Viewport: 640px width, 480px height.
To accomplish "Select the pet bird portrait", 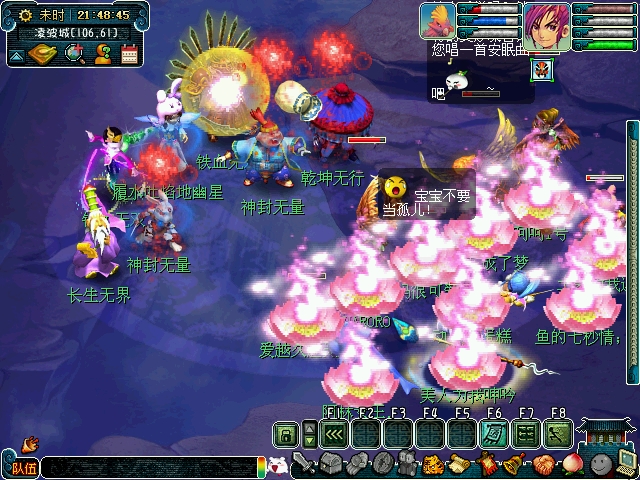I will click(437, 21).
